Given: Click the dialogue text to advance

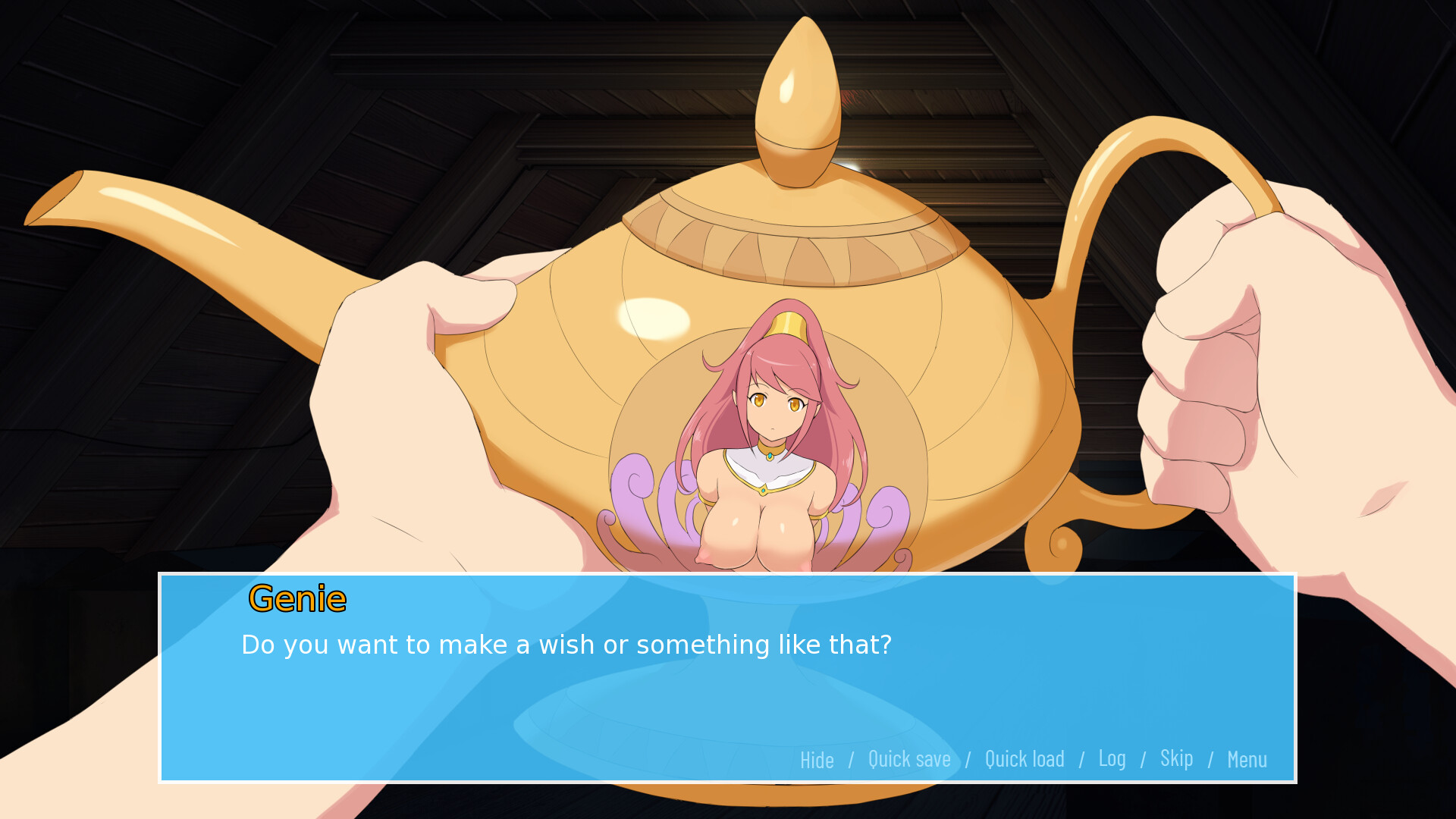Looking at the screenshot, I should coord(567,645).
